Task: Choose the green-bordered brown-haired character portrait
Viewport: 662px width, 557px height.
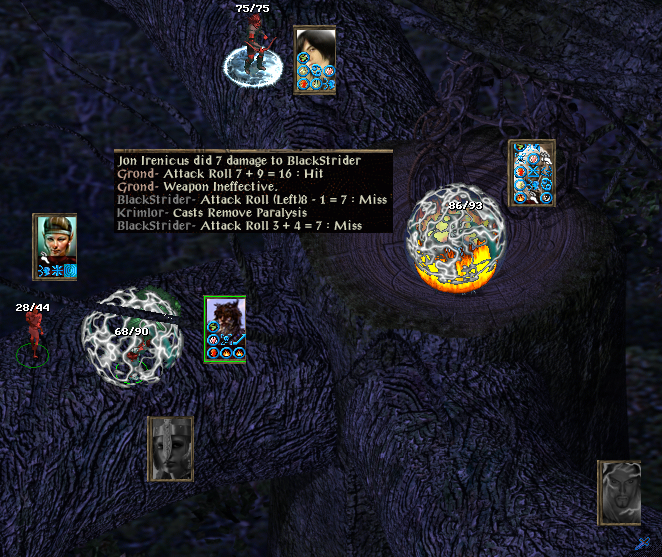Action: click(x=225, y=328)
